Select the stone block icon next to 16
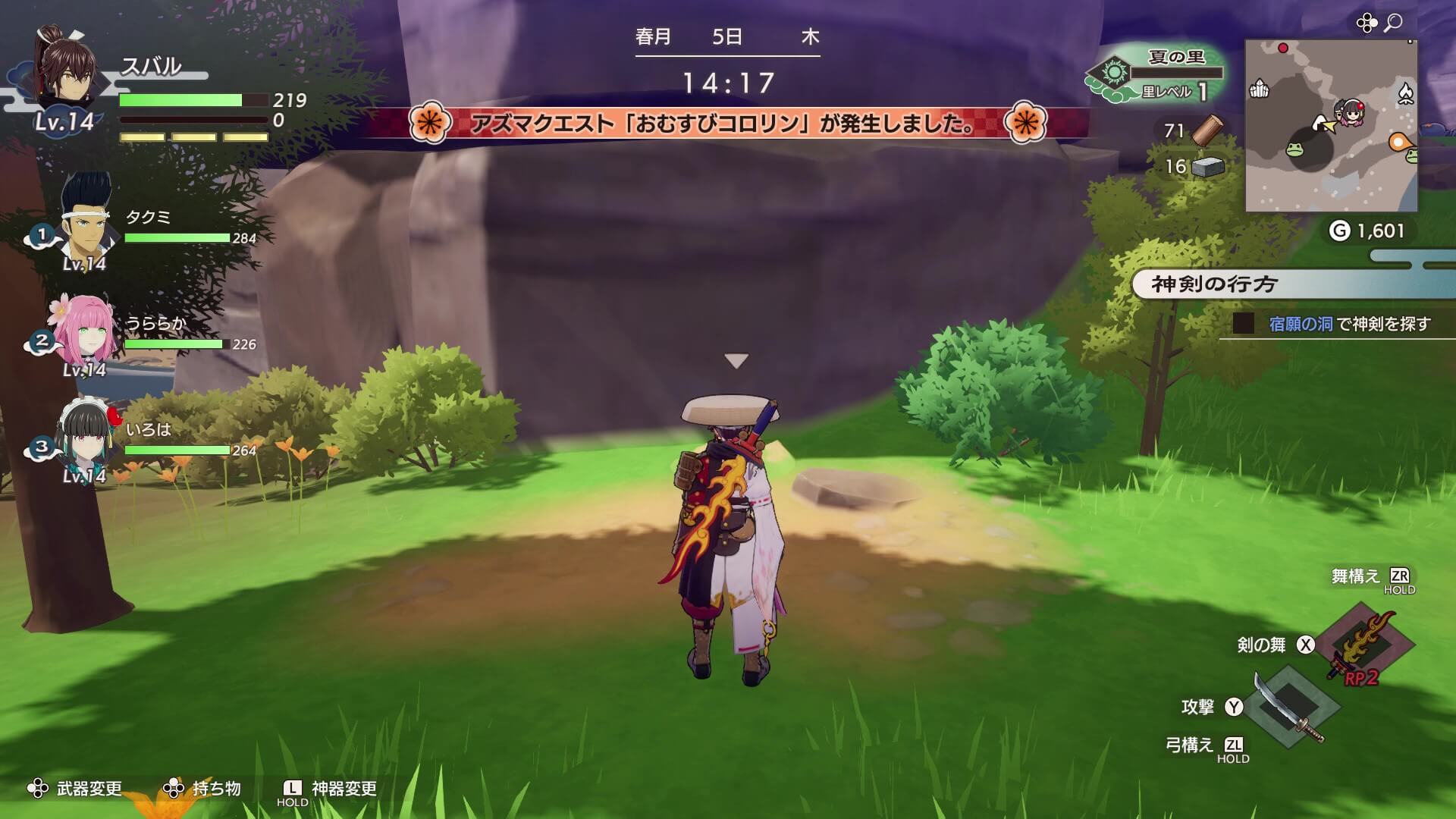Image resolution: width=1456 pixels, height=819 pixels. [x=1207, y=167]
